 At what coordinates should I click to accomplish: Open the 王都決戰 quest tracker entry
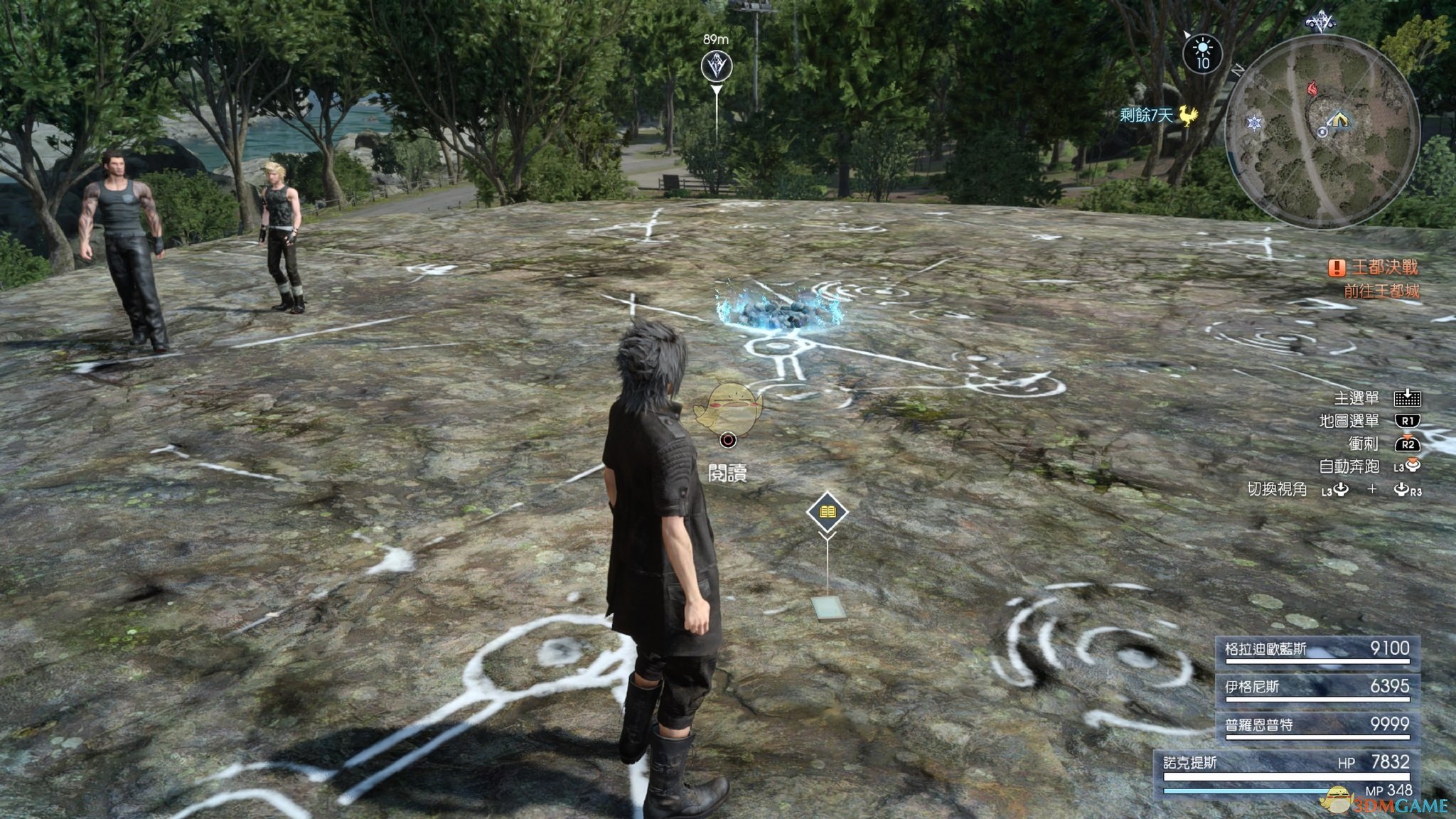point(1374,267)
